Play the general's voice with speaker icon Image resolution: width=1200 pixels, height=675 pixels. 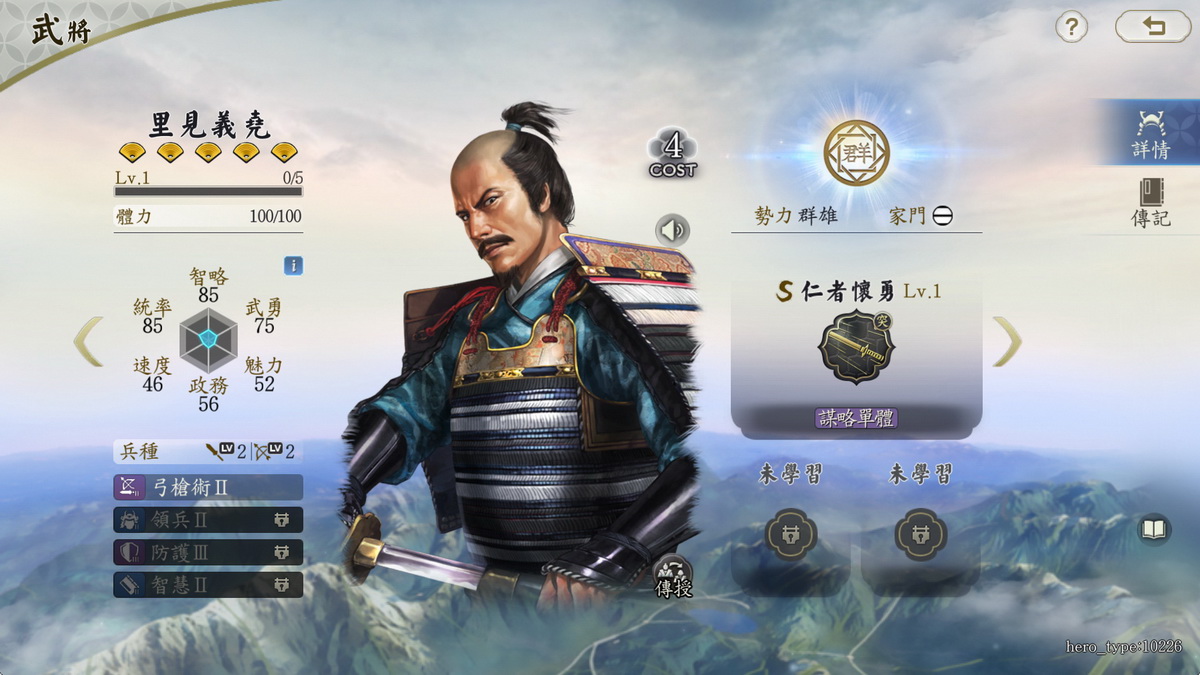click(673, 231)
